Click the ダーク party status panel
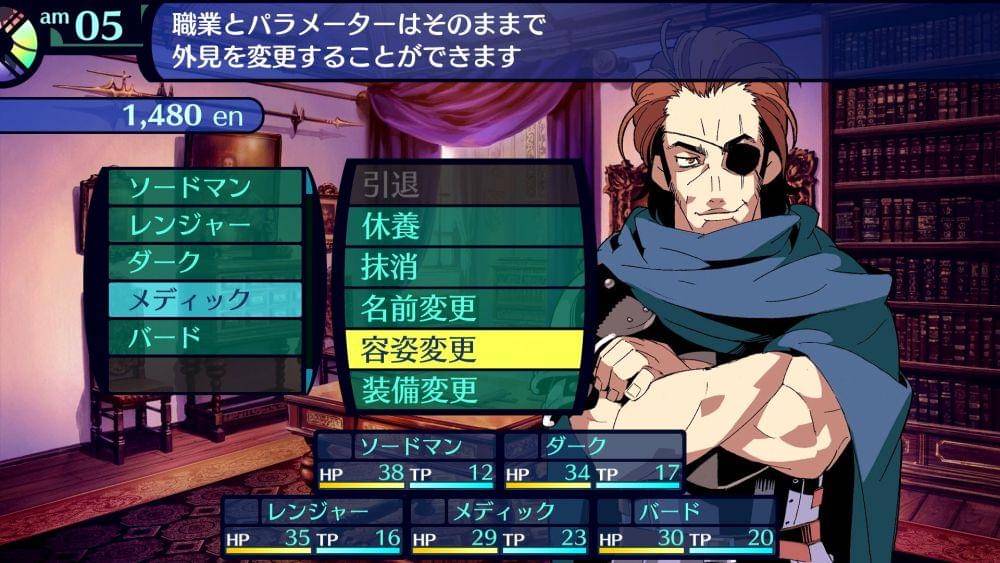 pos(593,459)
